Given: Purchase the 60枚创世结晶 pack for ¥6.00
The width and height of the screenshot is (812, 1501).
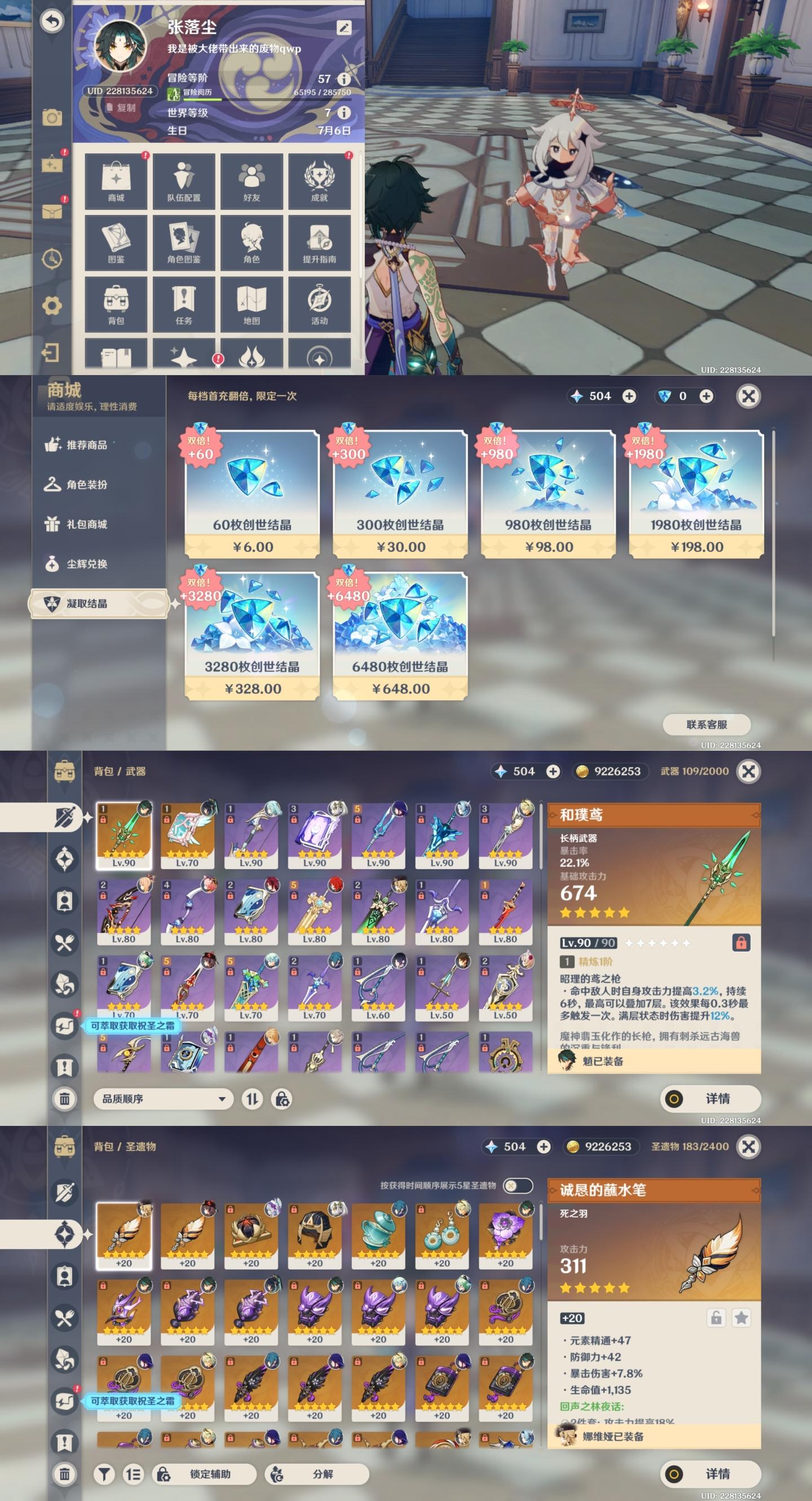Looking at the screenshot, I should click(x=251, y=494).
